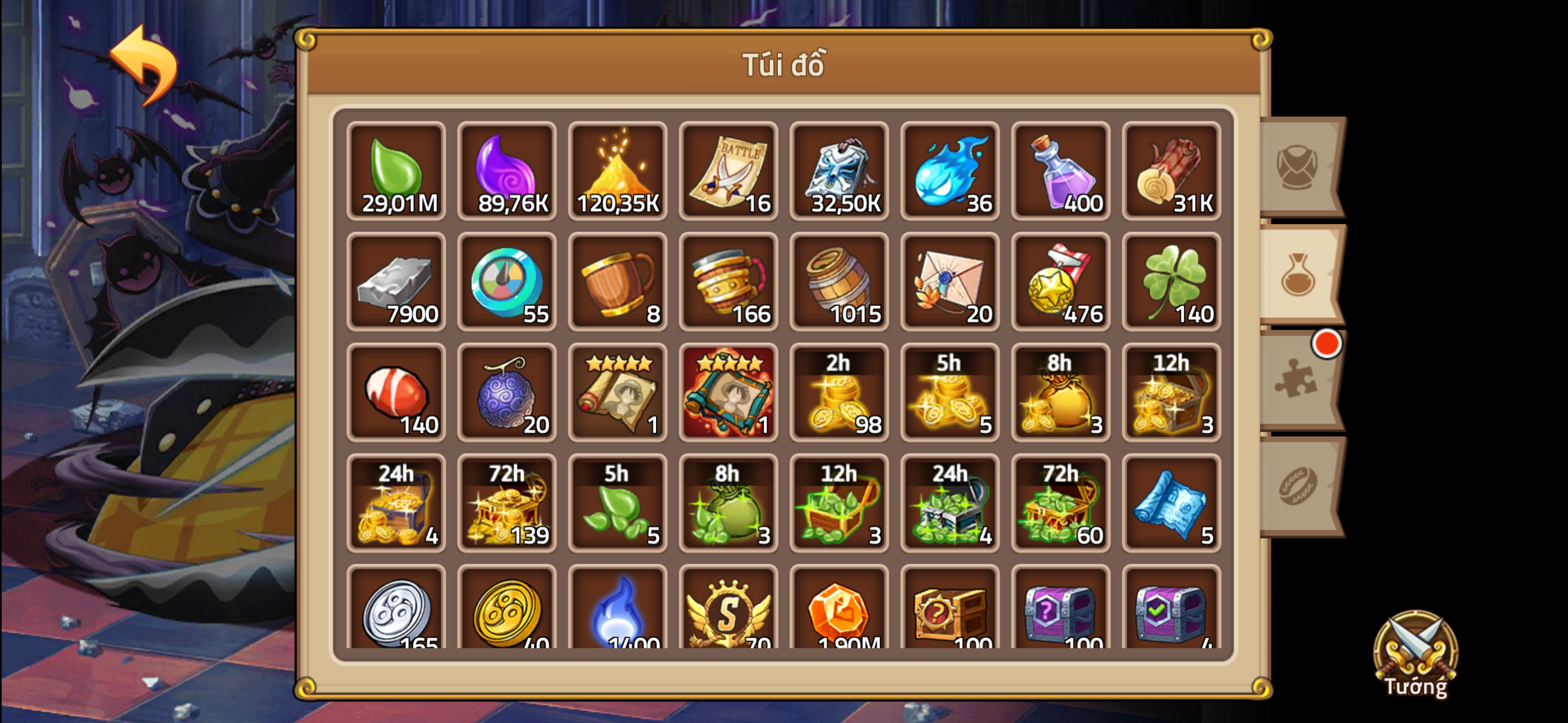
Task: Select the blue flame spirit item
Action: click(x=949, y=171)
